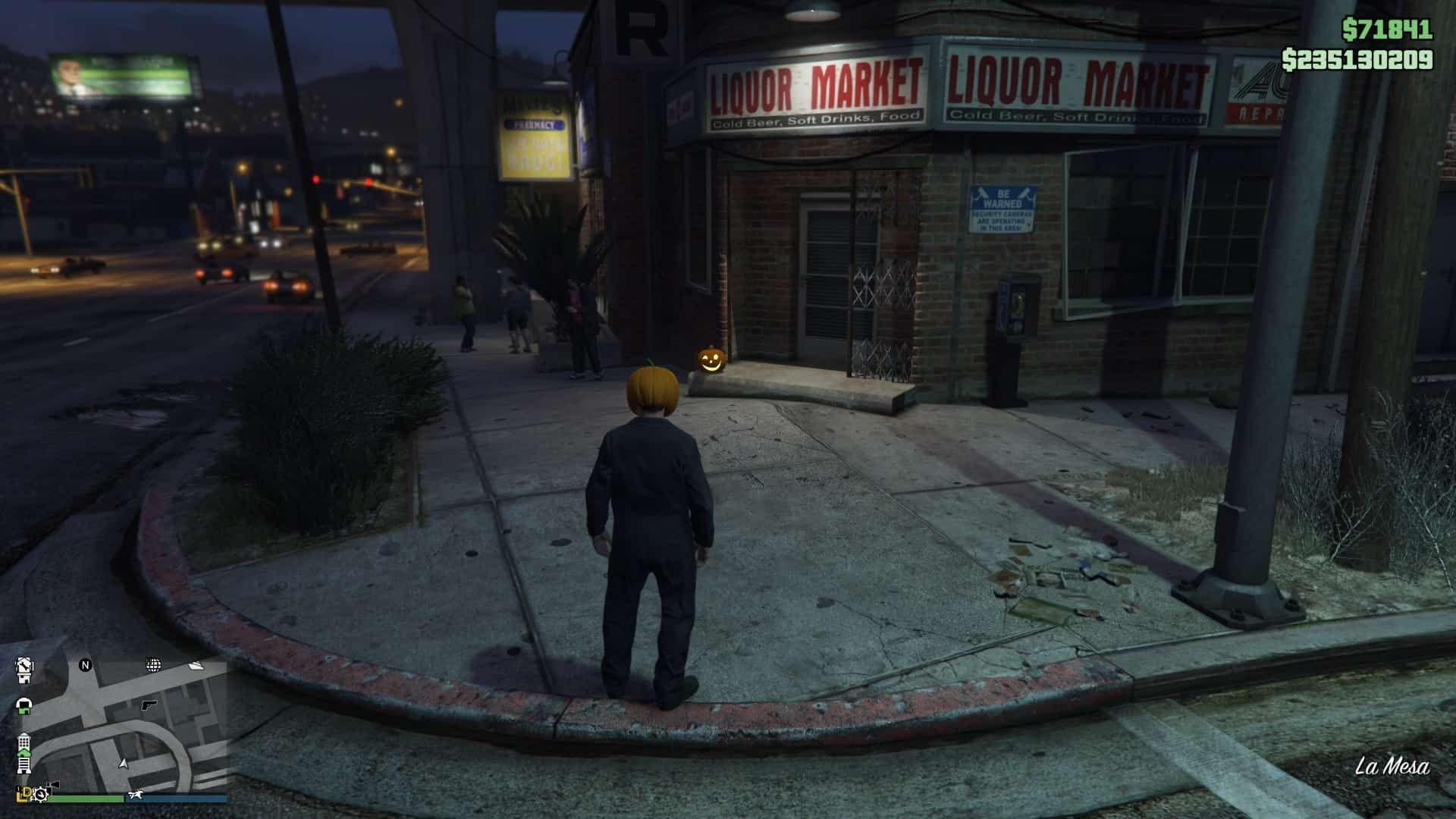
Task: Click the globe blip on the minimap
Action: 153,665
